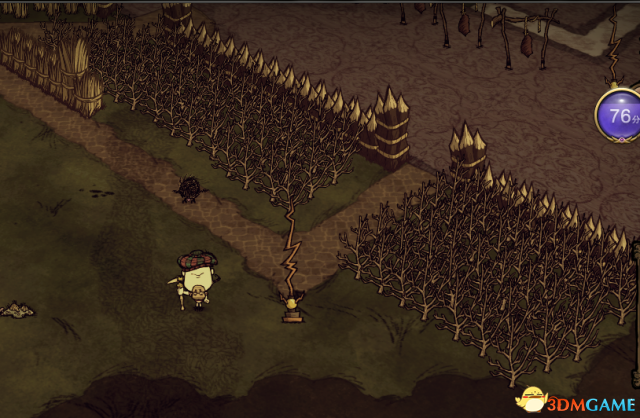640x418 pixels.
Task: Open the purple 76分 floating orb widget
Action: point(619,116)
